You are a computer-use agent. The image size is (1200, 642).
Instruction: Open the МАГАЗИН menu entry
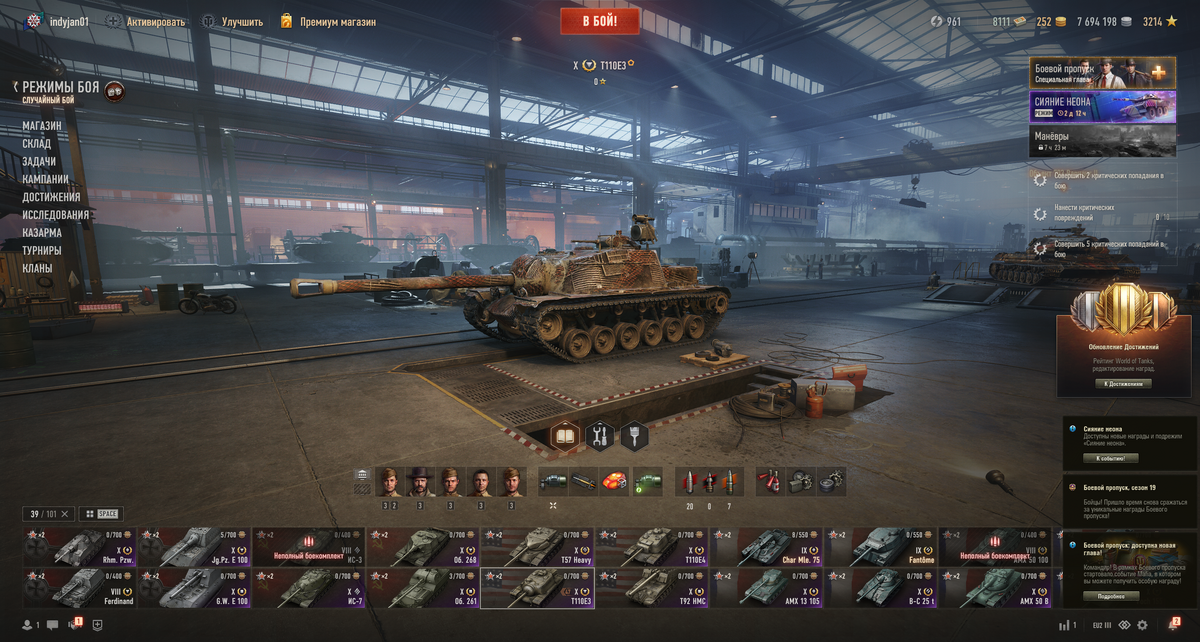42,126
